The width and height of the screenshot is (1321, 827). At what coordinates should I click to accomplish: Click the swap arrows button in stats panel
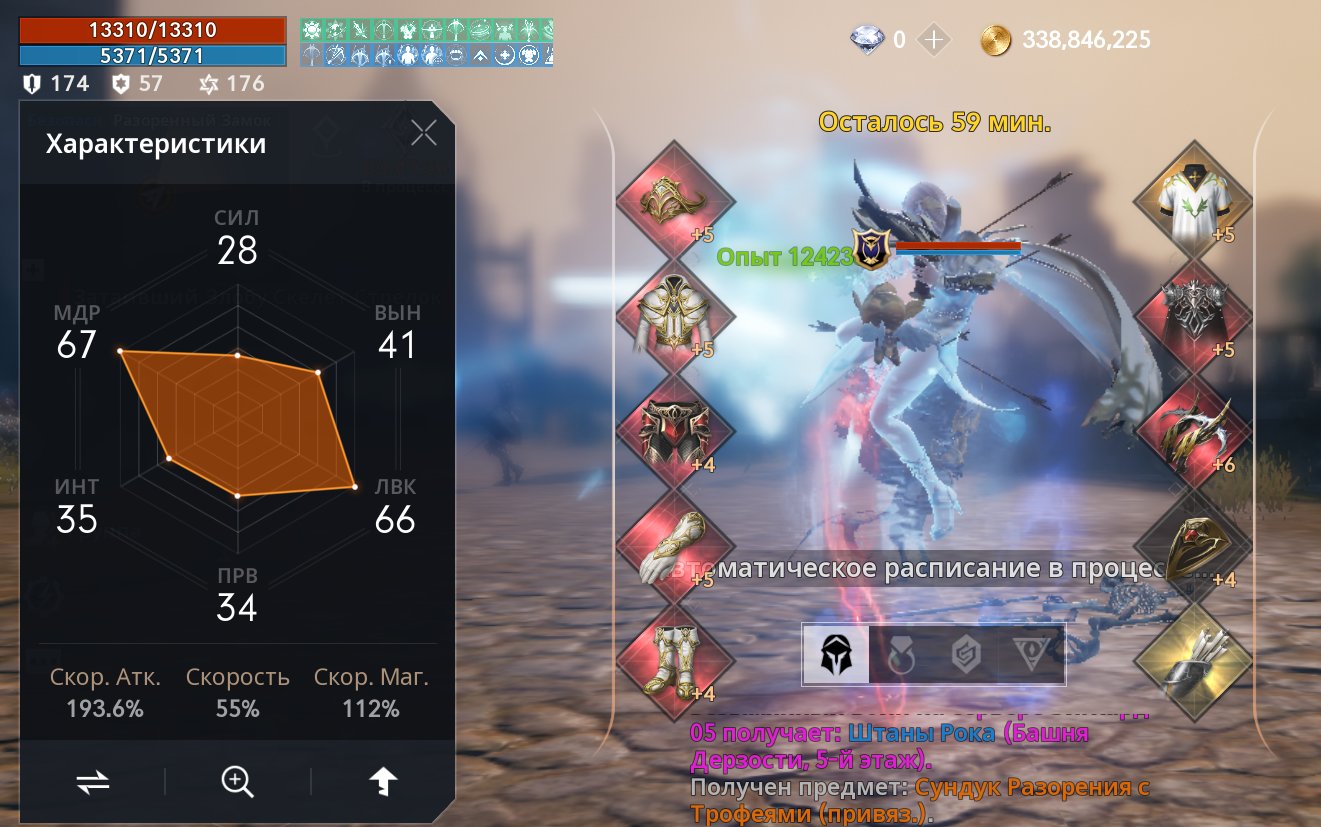92,782
